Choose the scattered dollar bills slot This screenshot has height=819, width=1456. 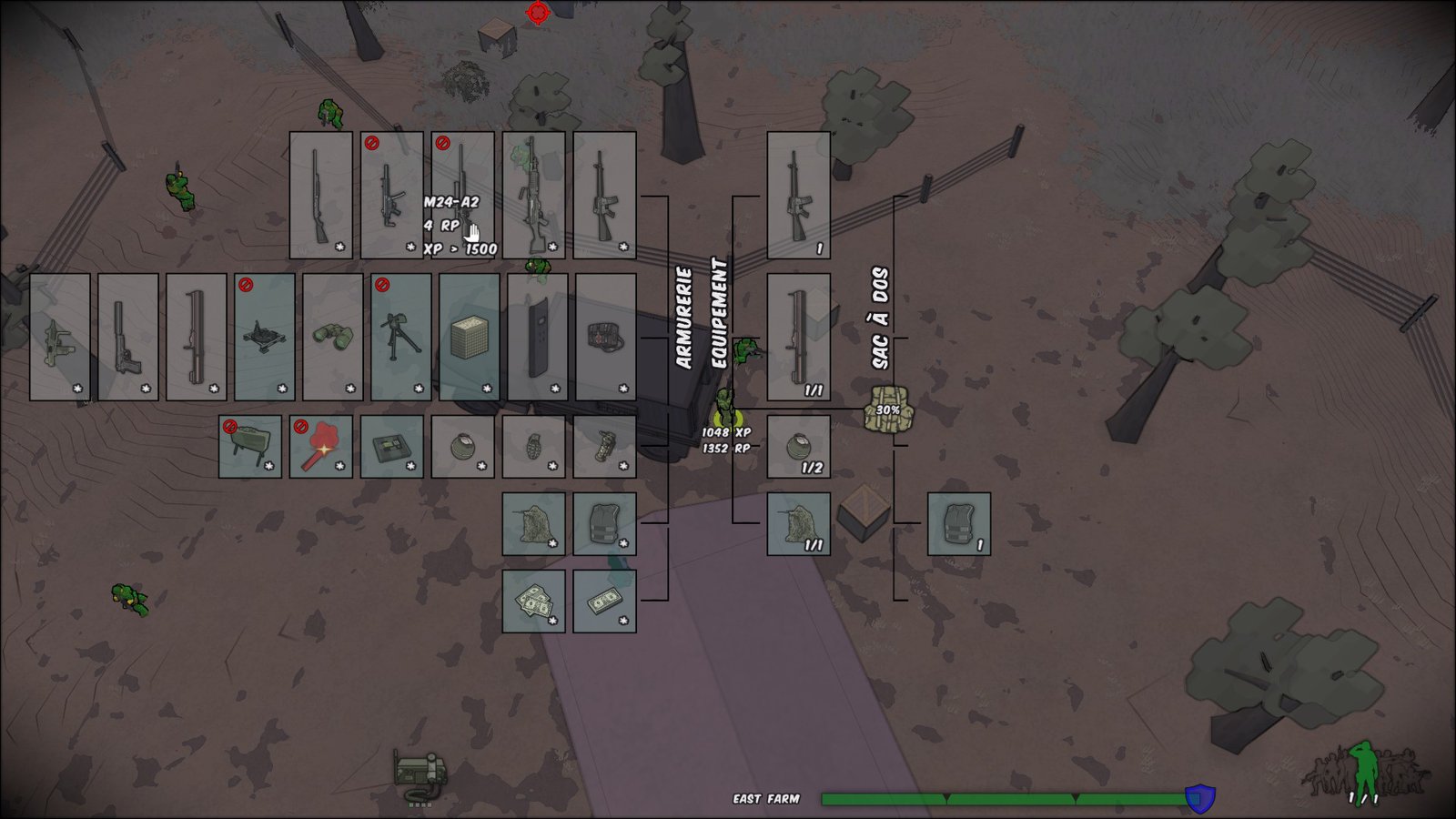pyautogui.click(x=533, y=601)
